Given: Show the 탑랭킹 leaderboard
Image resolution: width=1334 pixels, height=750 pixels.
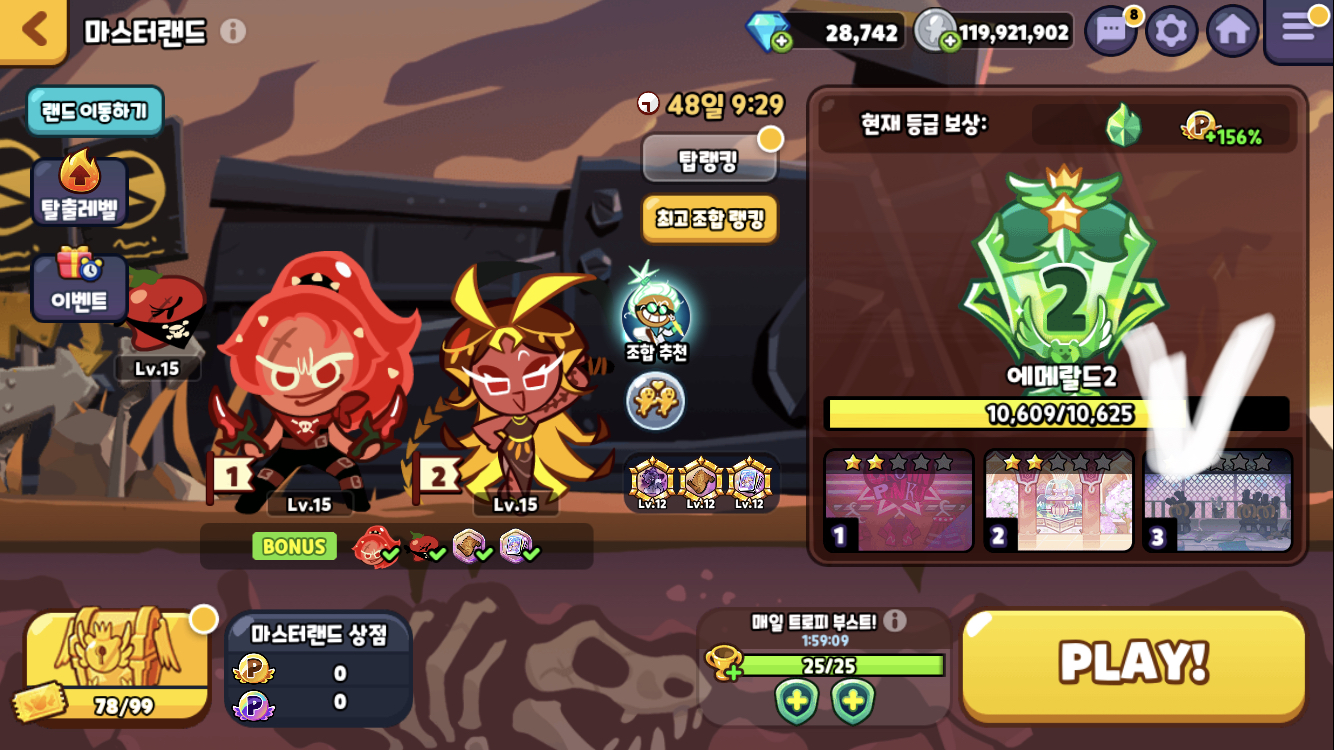Looking at the screenshot, I should (x=709, y=160).
